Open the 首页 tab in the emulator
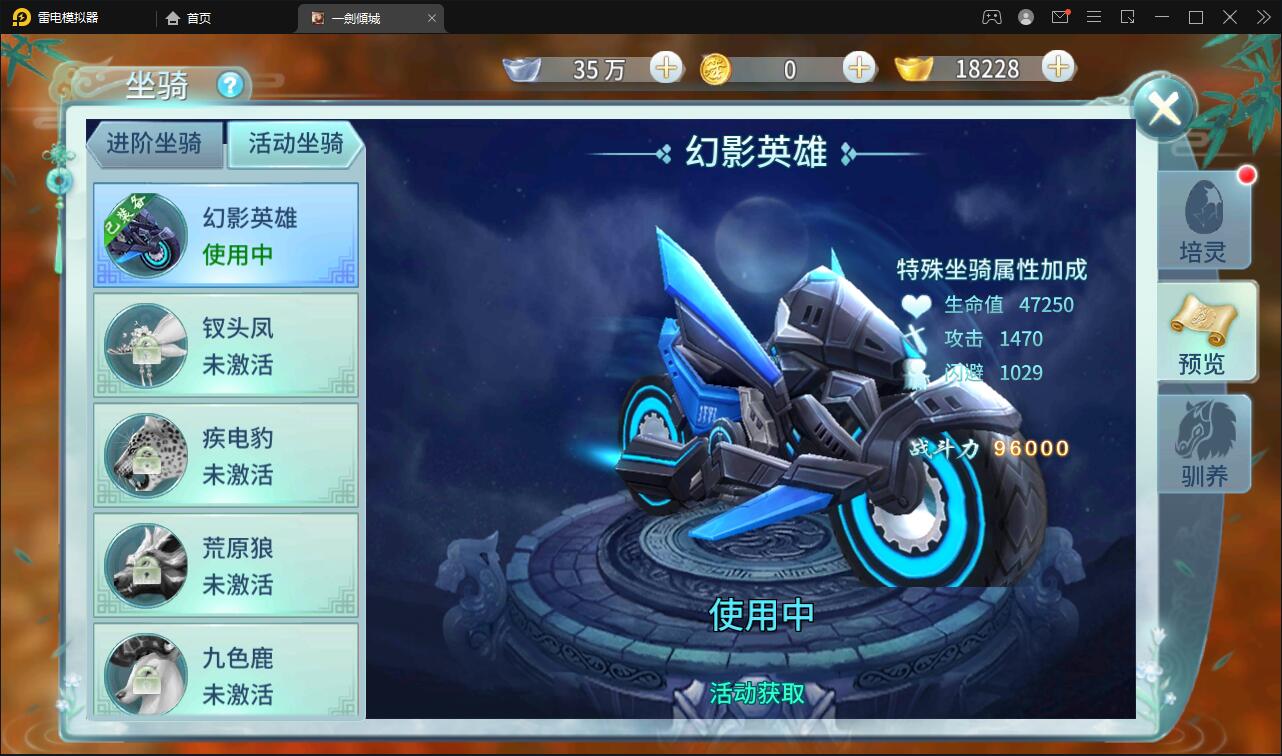The width and height of the screenshot is (1282, 756). pyautogui.click(x=189, y=17)
